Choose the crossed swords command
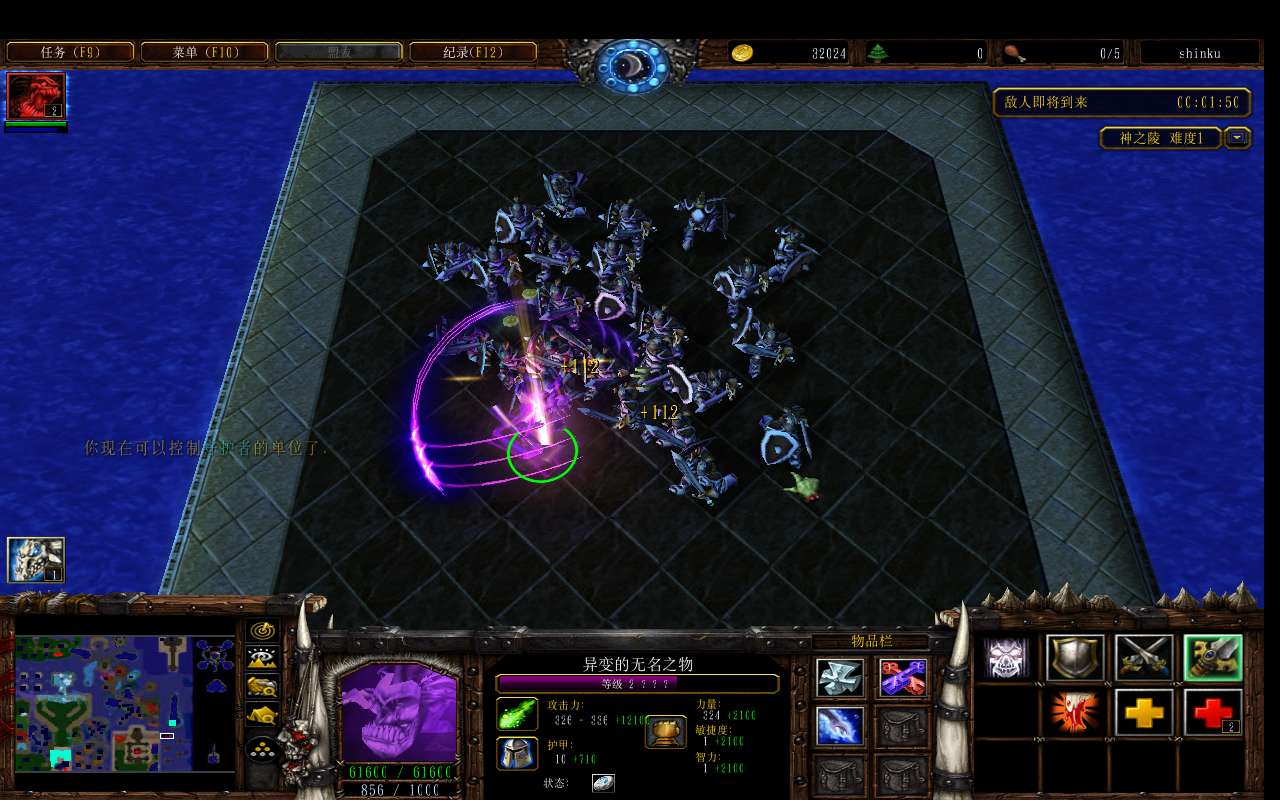Image resolution: width=1280 pixels, height=800 pixels. coord(1144,658)
